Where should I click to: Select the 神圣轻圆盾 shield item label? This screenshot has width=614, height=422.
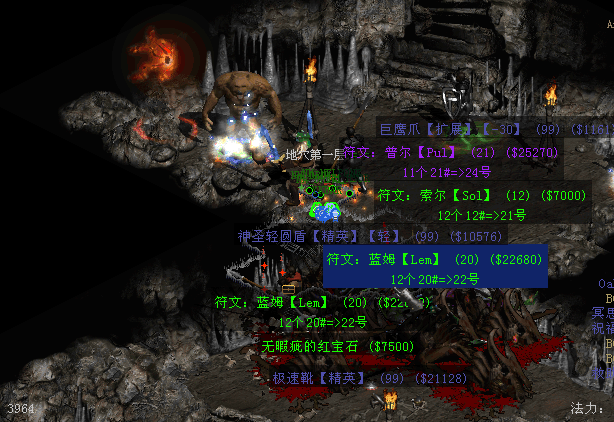pyautogui.click(x=370, y=237)
